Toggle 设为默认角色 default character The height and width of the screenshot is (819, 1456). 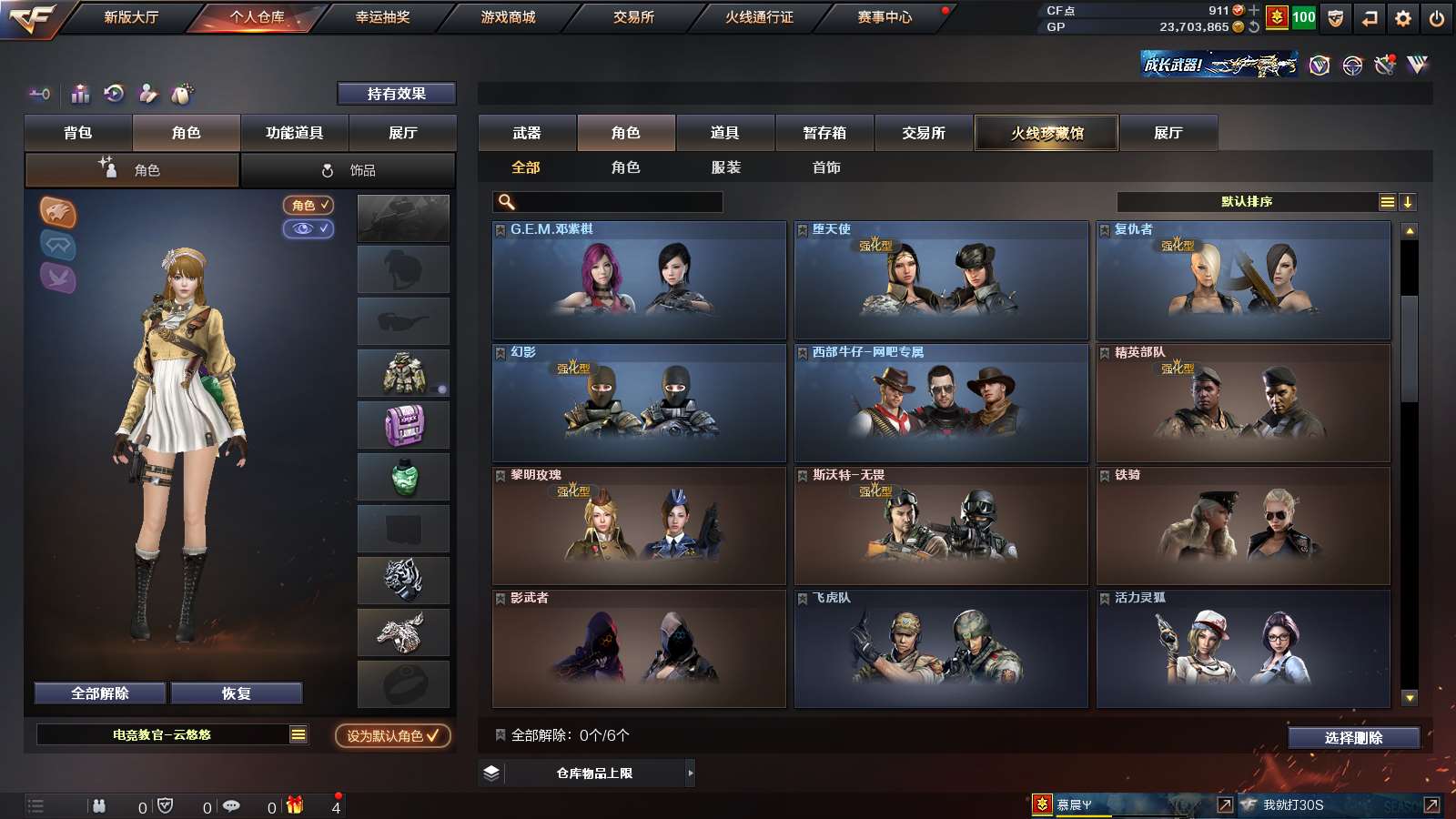pyautogui.click(x=392, y=735)
